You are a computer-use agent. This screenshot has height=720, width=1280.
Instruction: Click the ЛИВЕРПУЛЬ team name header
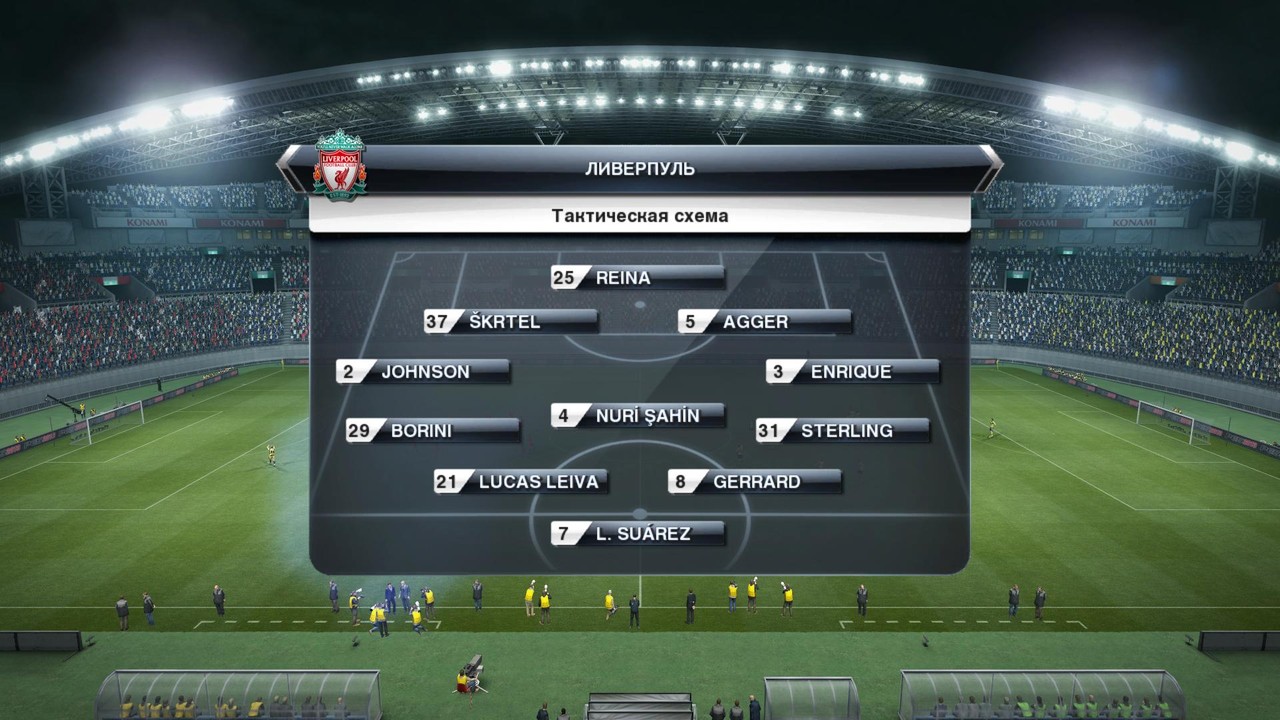click(640, 169)
